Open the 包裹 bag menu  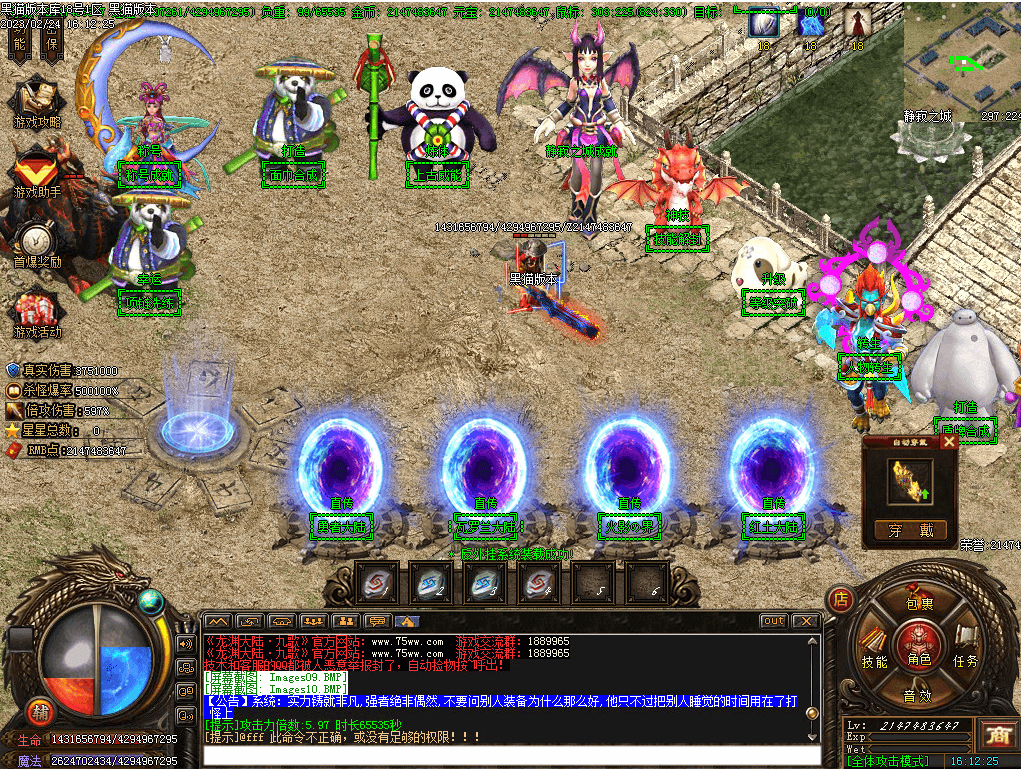coord(918,602)
